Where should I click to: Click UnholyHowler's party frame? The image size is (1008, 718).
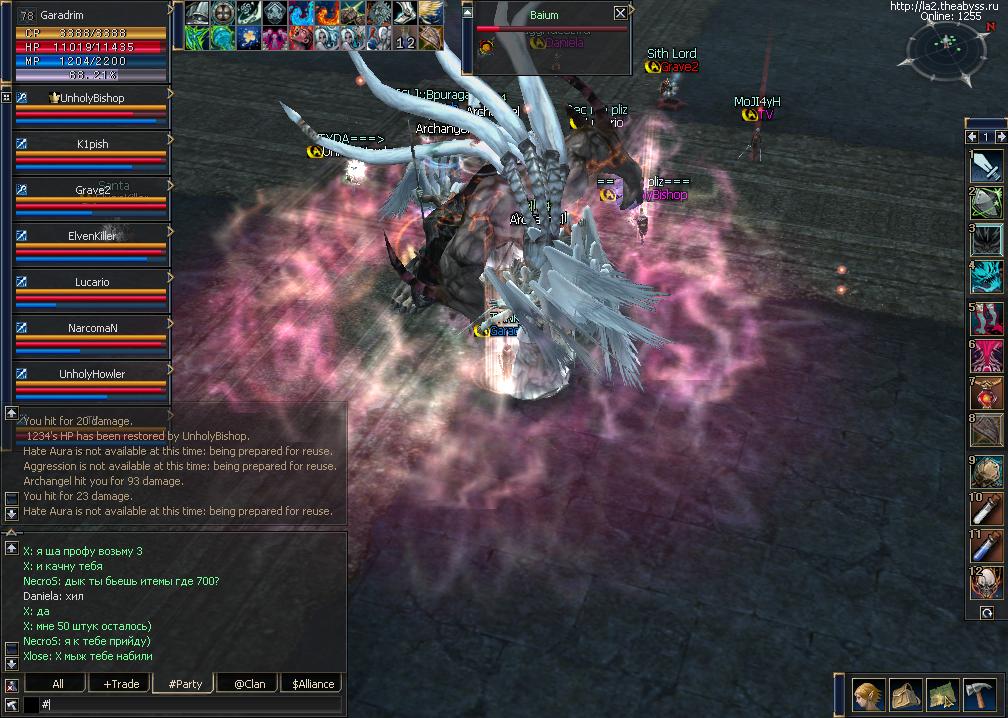point(92,374)
